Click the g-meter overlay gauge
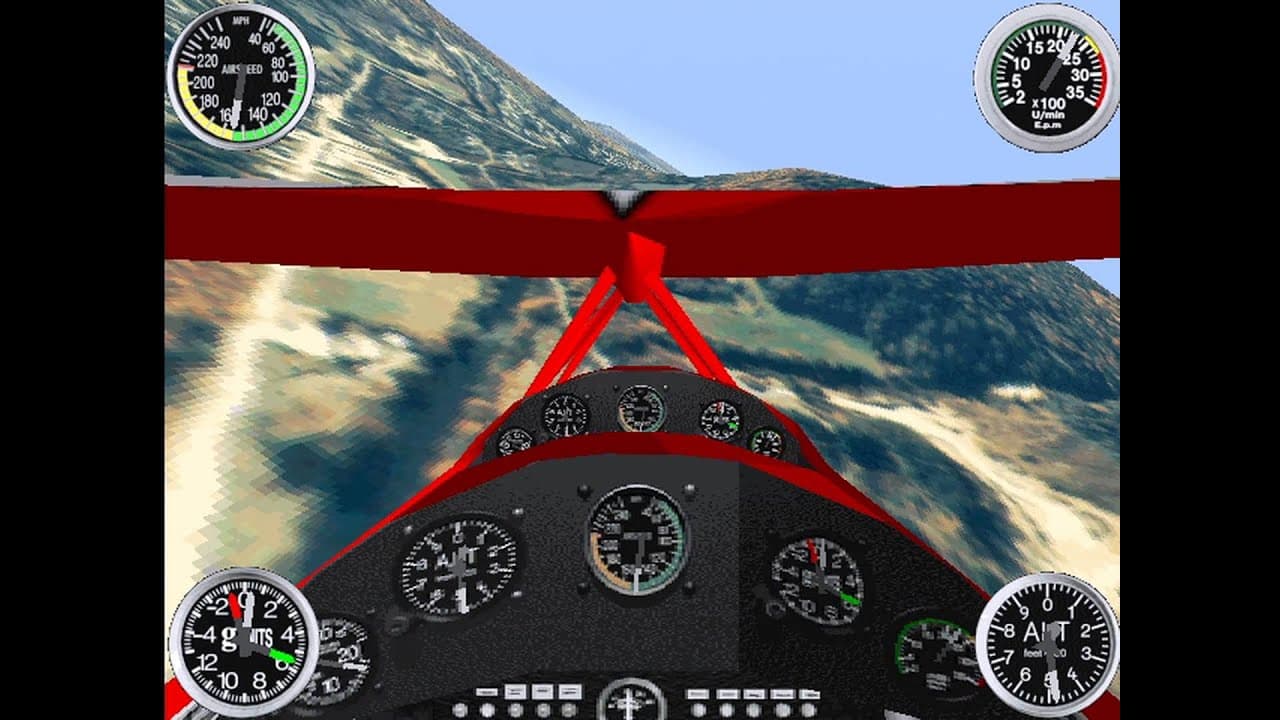The height and width of the screenshot is (720, 1280). point(240,638)
